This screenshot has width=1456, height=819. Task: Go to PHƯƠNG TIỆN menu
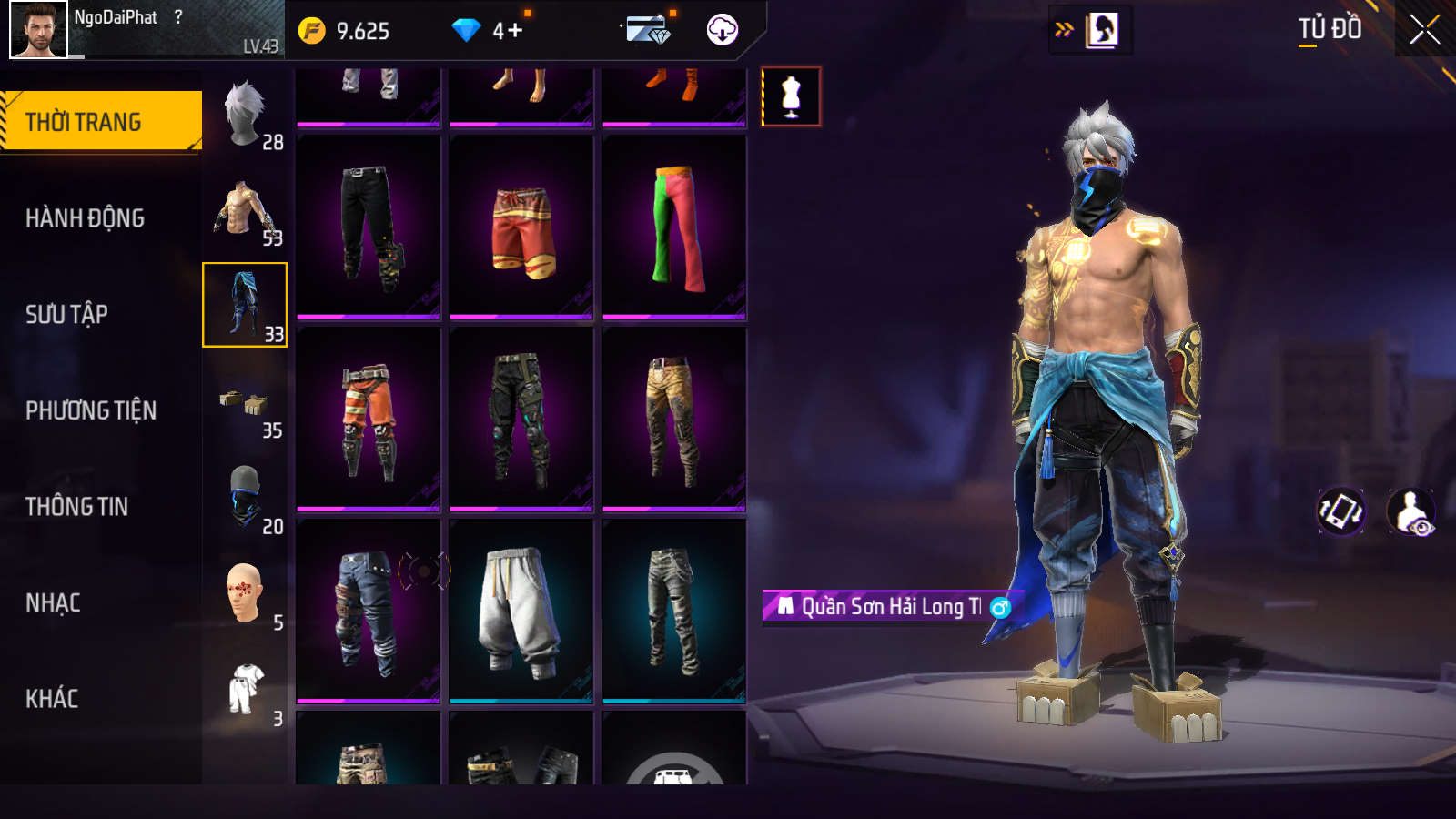(91, 410)
